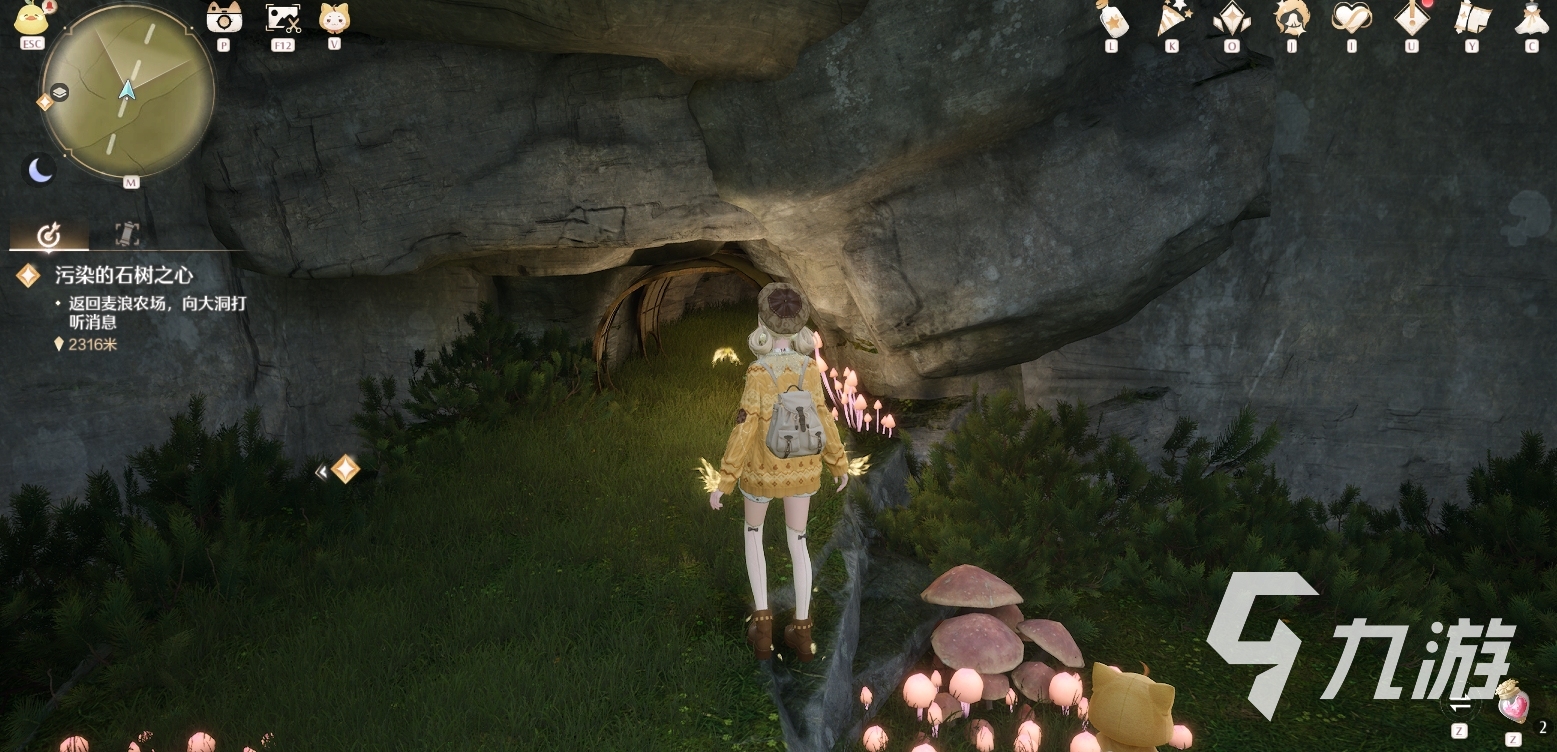This screenshot has height=752, width=1557.
Task: Open the circular minimap
Action: click(x=127, y=90)
